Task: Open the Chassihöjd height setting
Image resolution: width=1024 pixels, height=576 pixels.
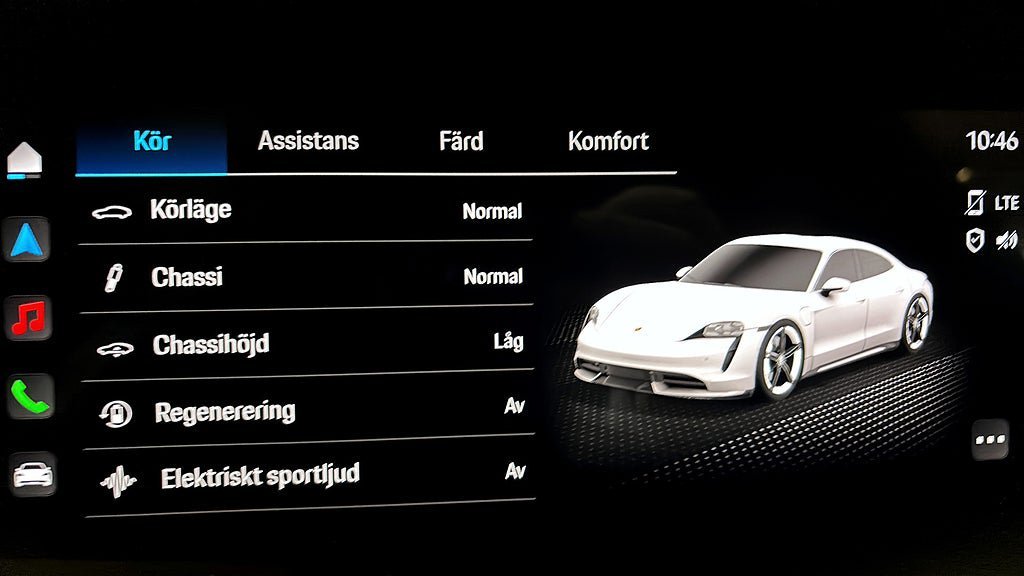Action: click(x=306, y=344)
